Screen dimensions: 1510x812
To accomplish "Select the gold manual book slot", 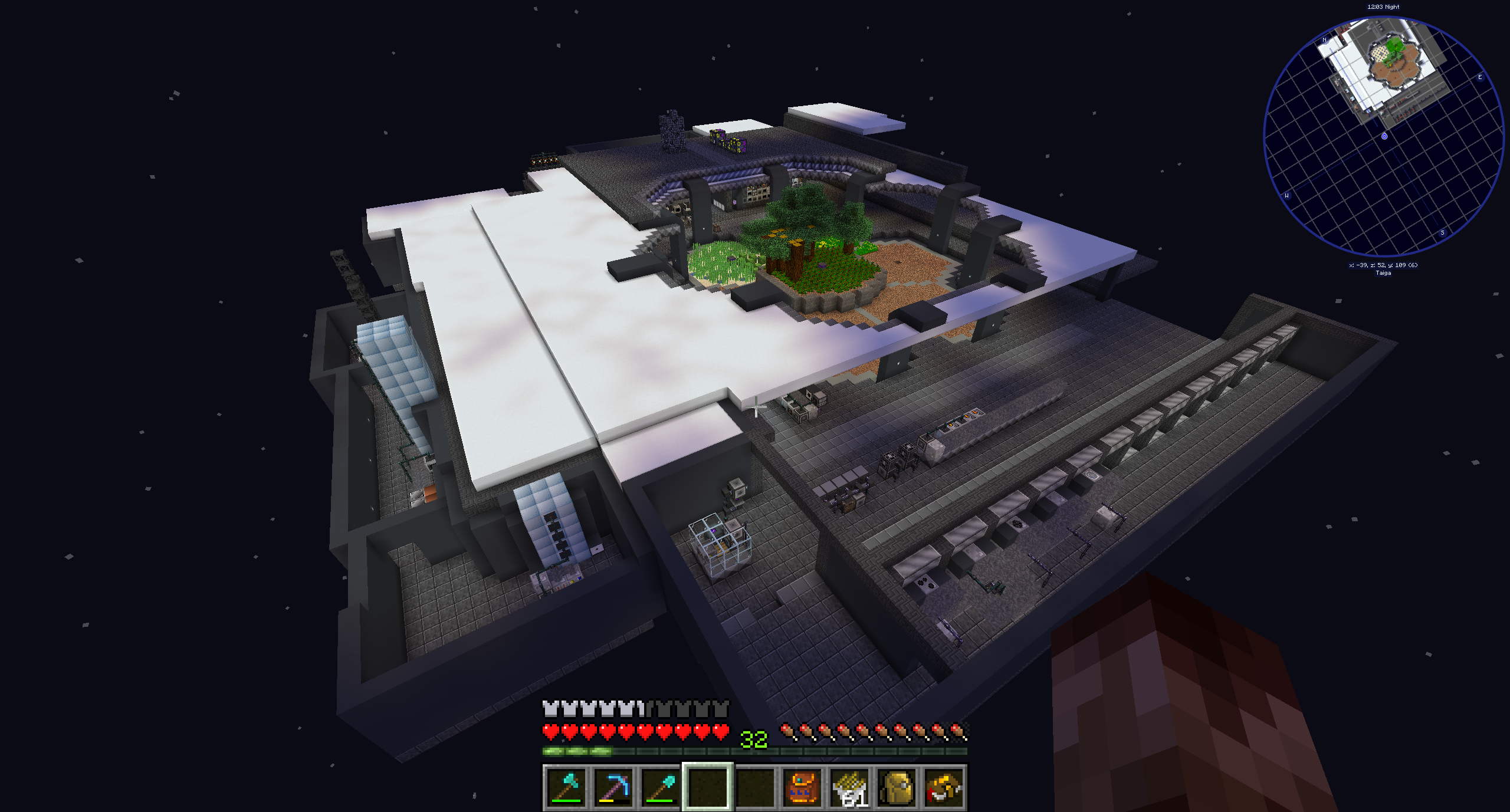I will (x=944, y=787).
